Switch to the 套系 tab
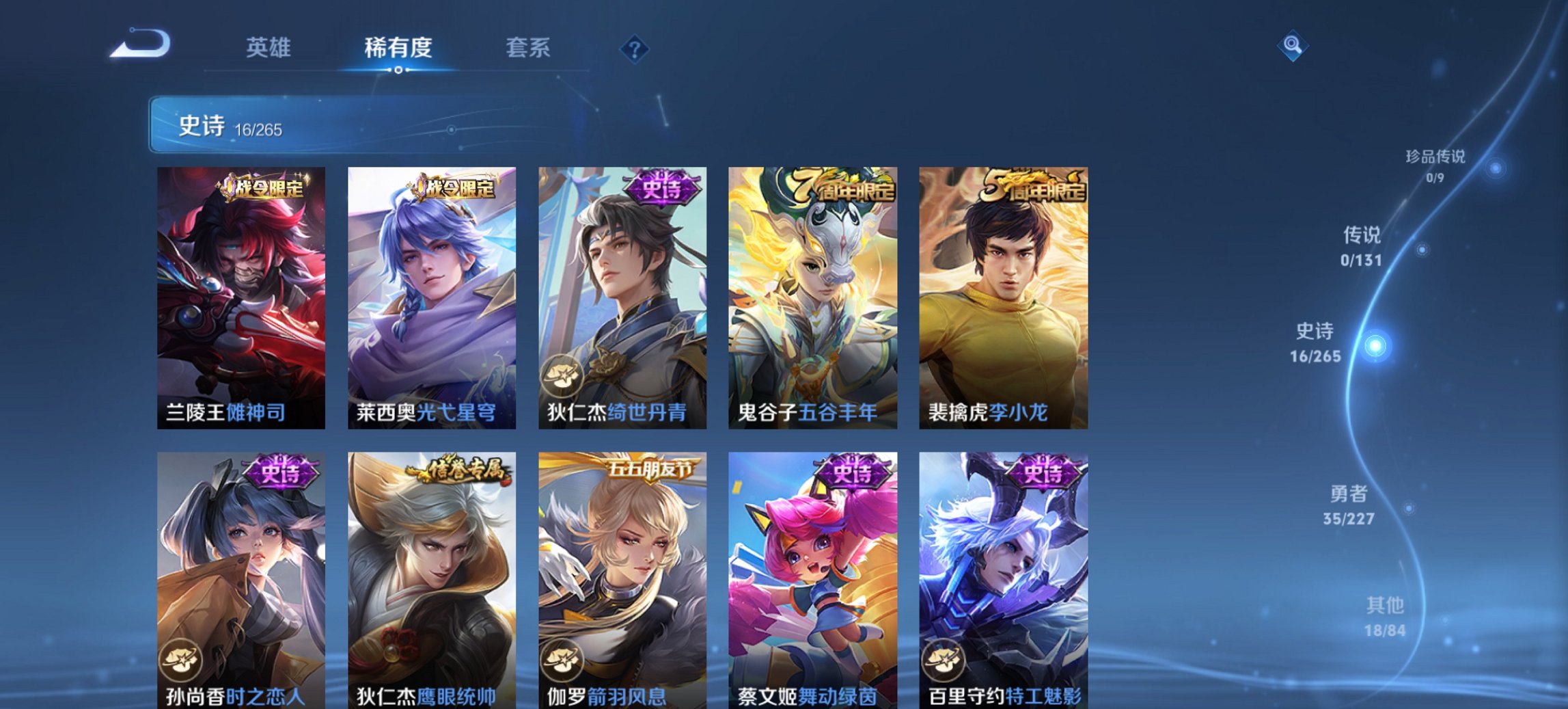 click(528, 48)
